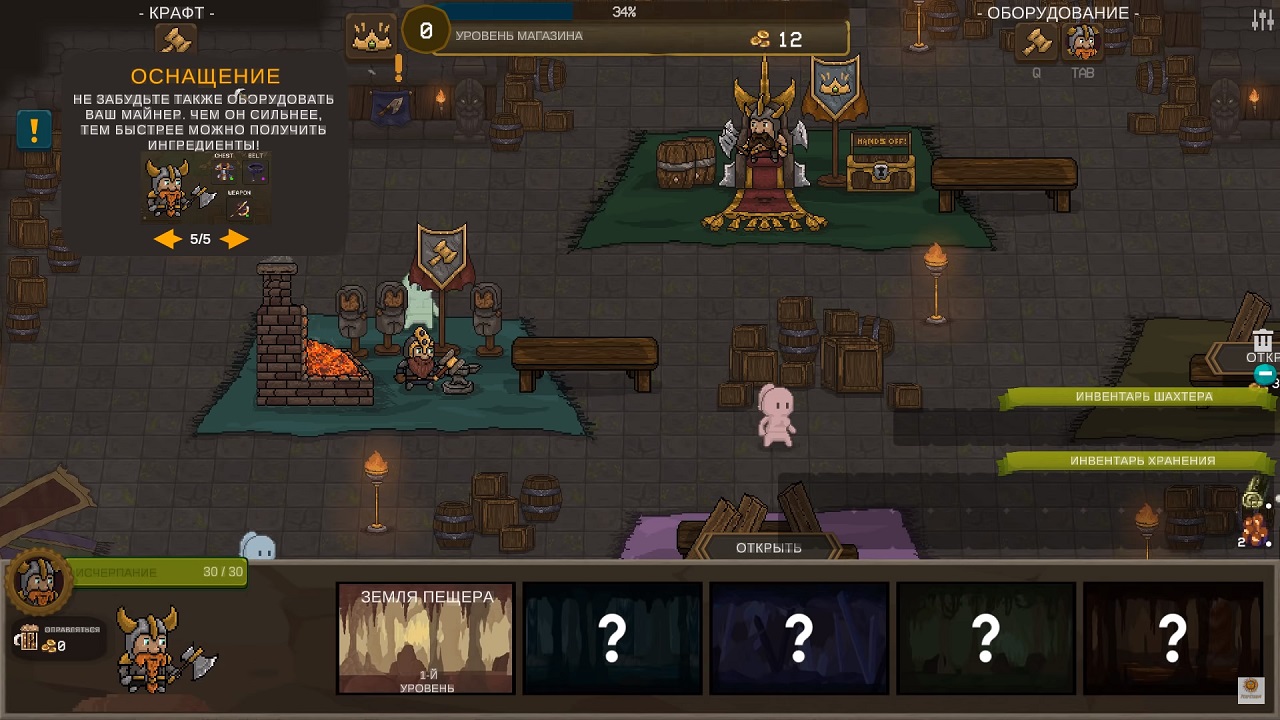
Task: Click the dwarf miner portrait badge
Action: (x=38, y=580)
